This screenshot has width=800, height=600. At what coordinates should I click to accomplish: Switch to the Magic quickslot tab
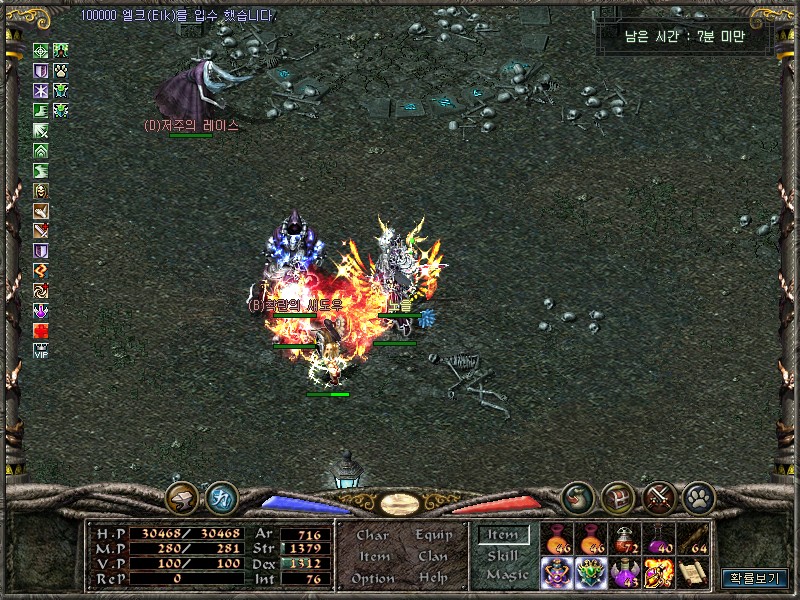tap(506, 575)
